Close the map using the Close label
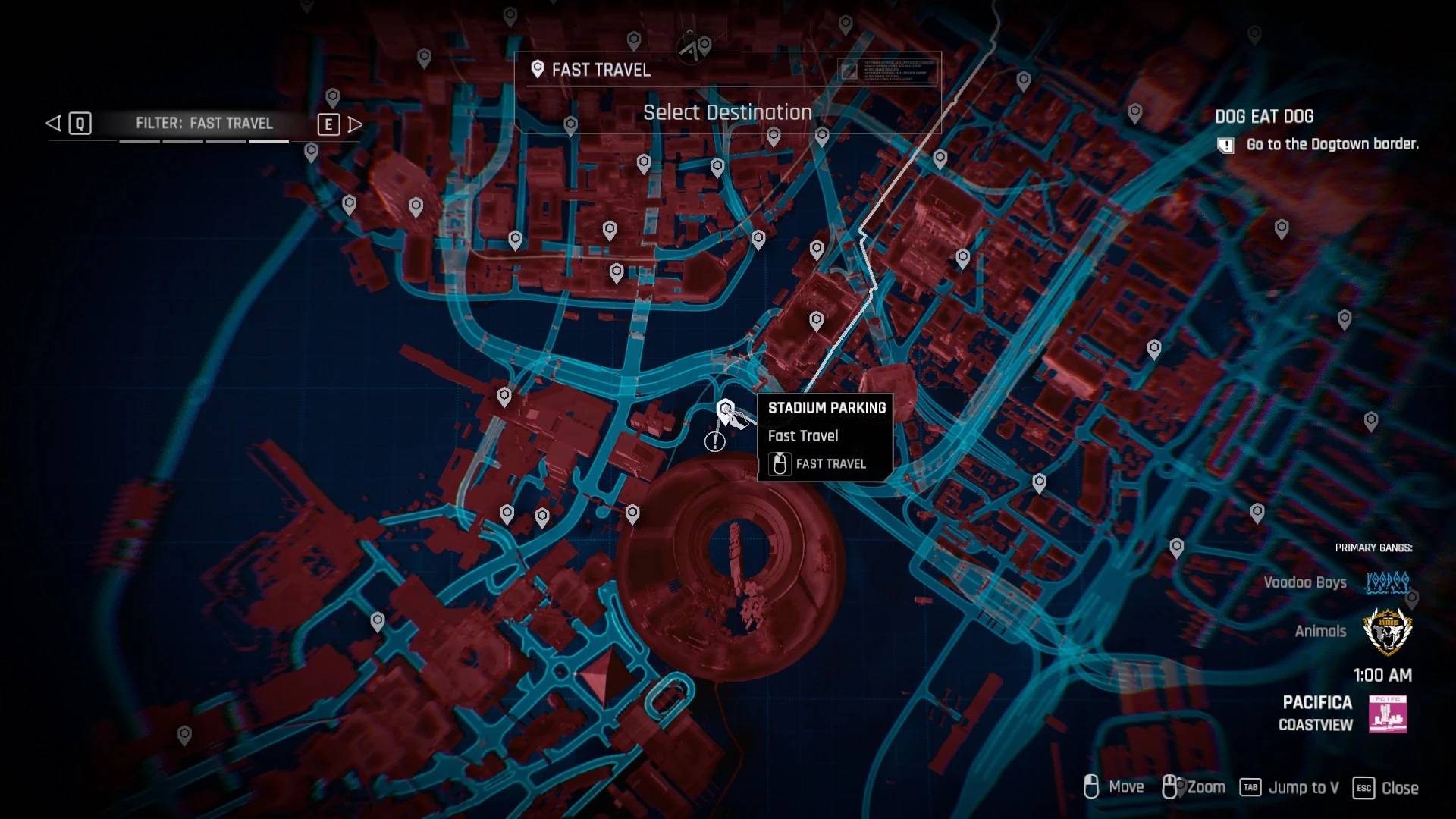The image size is (1456, 819). point(1399,788)
